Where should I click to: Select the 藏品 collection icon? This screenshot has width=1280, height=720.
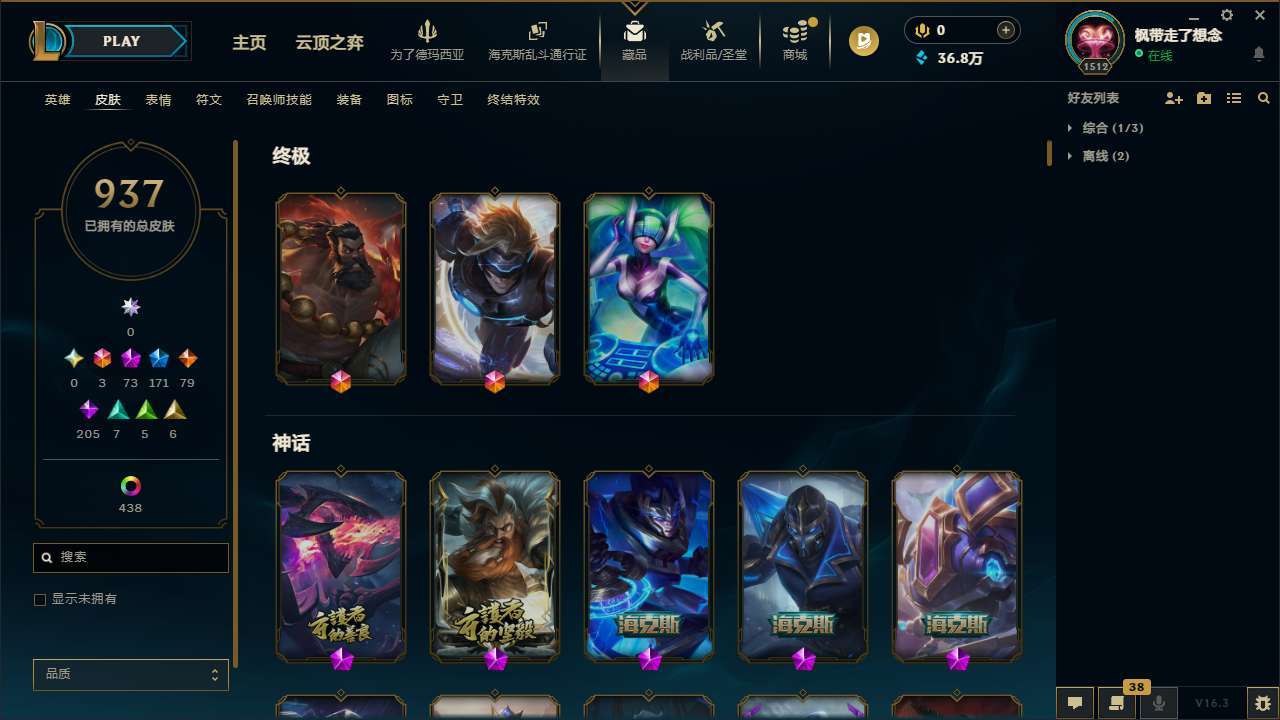coord(633,35)
